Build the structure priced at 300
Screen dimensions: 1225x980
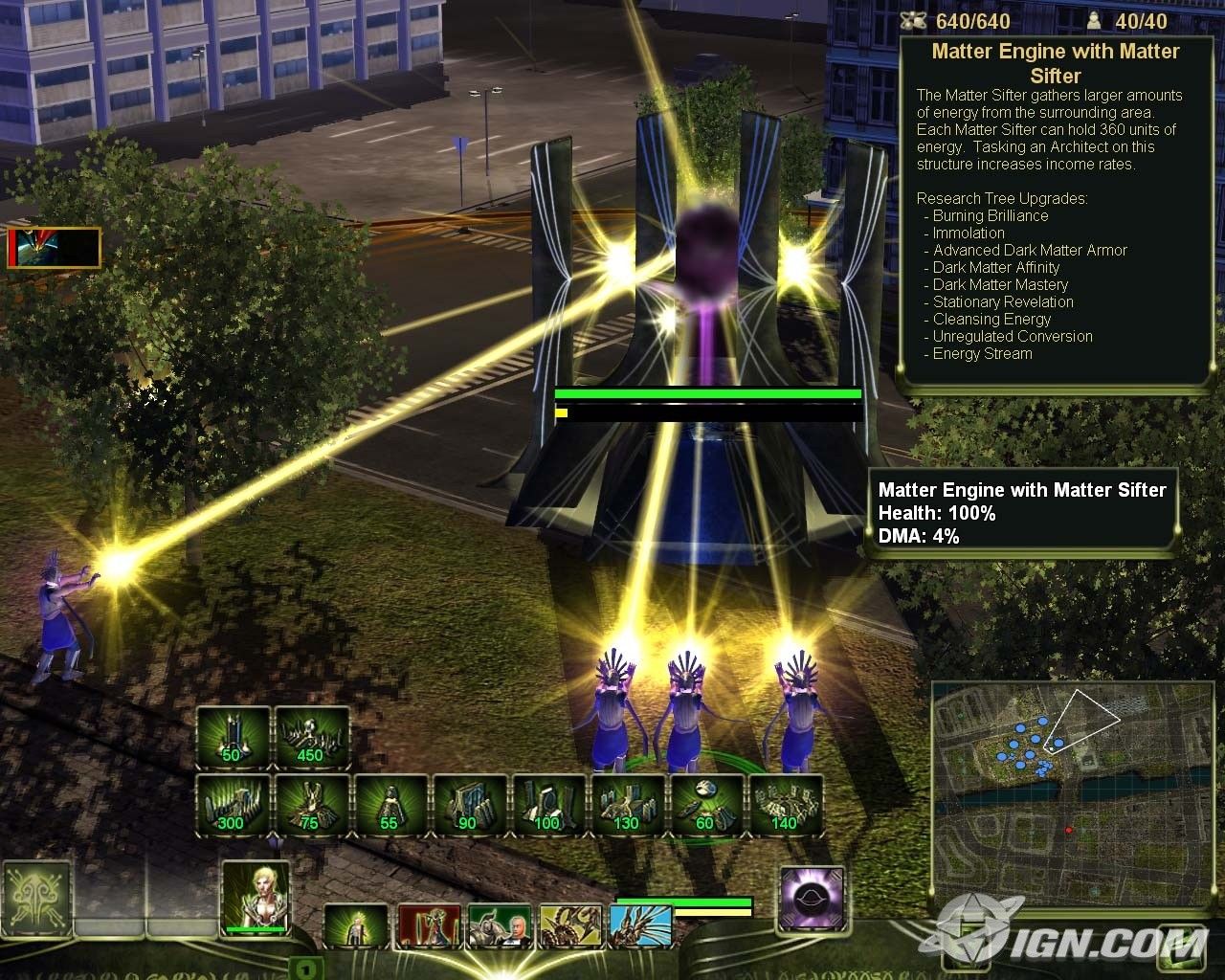click(x=233, y=806)
